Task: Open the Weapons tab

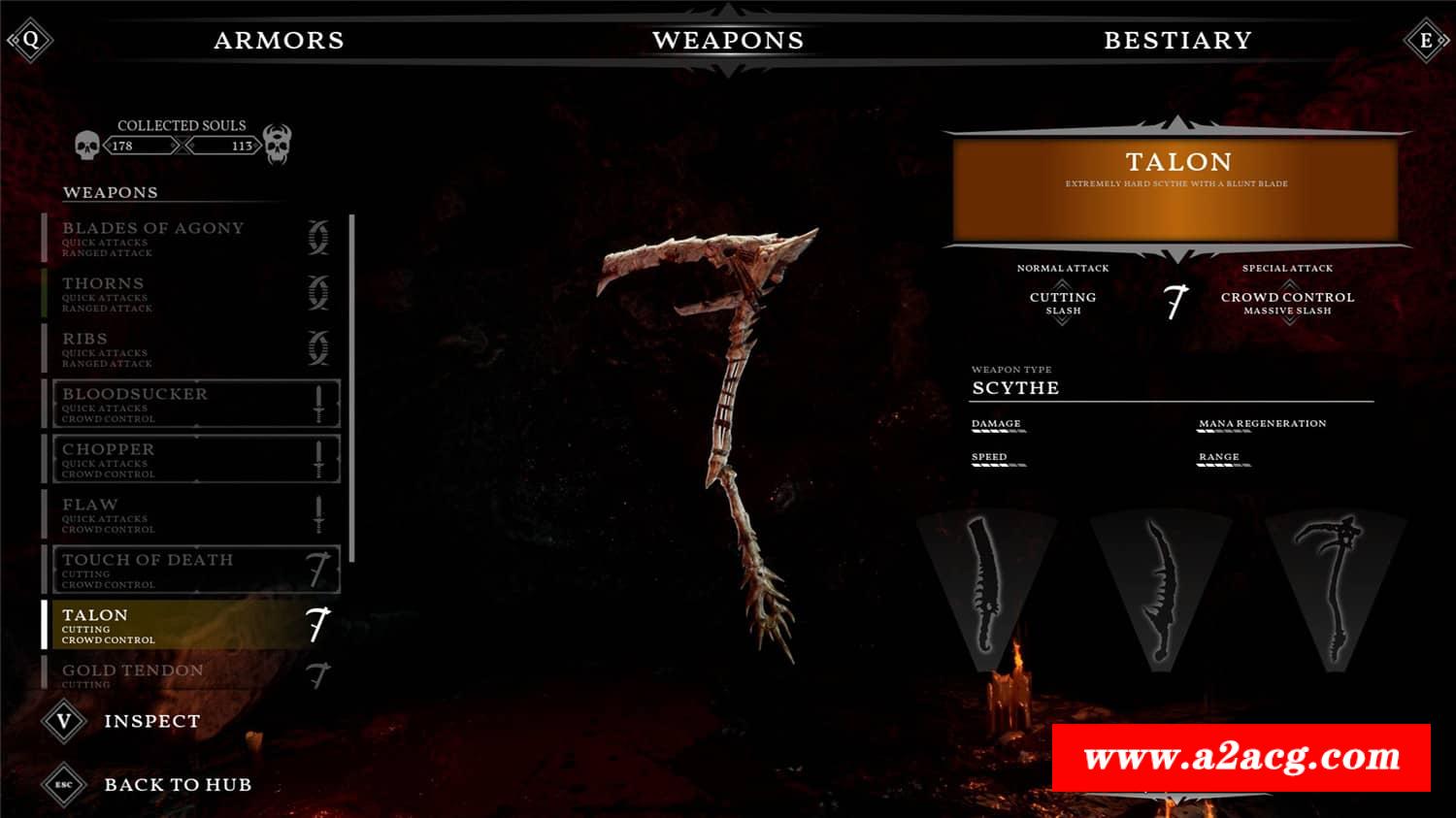Action: (x=728, y=40)
